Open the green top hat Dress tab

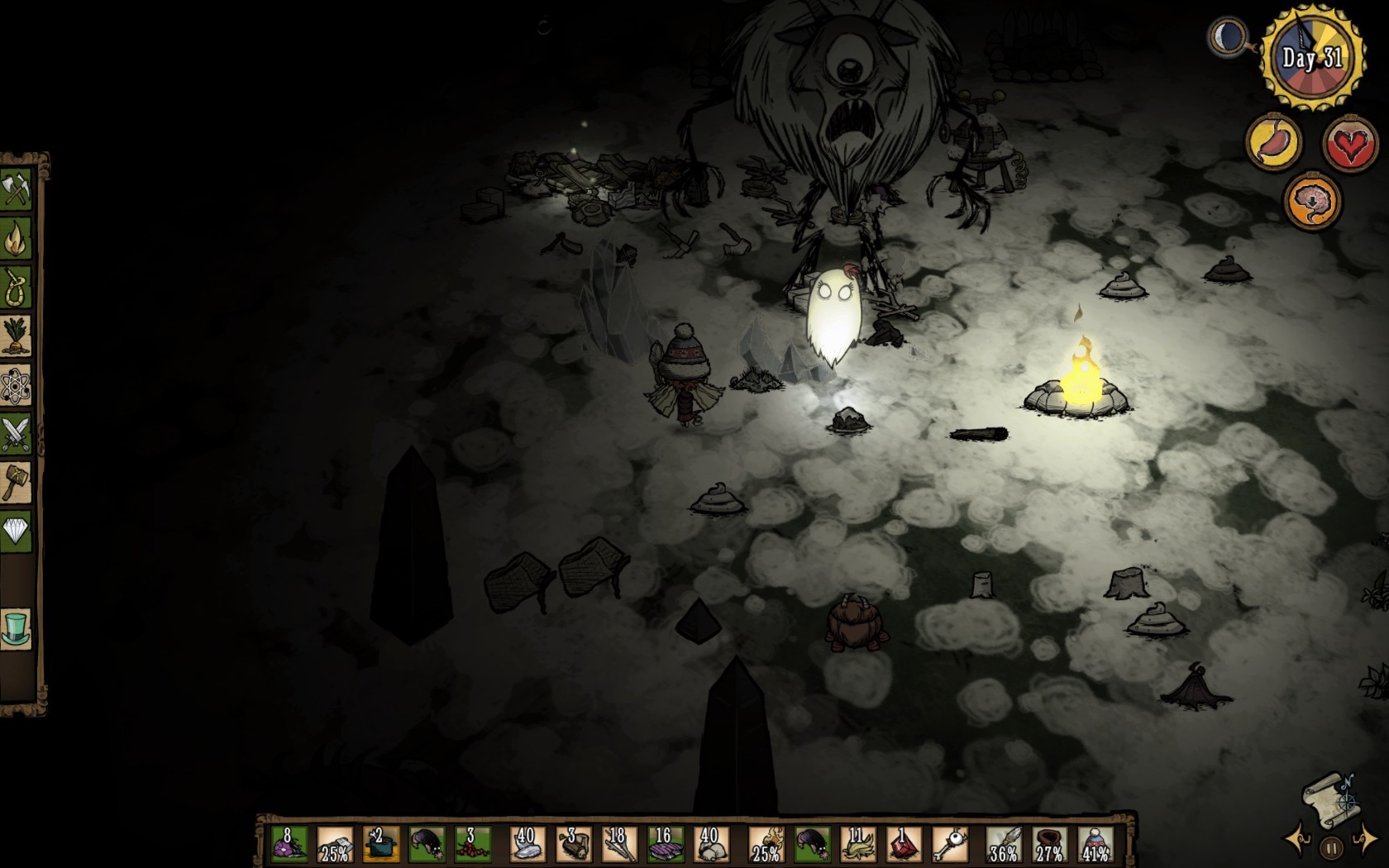click(x=17, y=628)
